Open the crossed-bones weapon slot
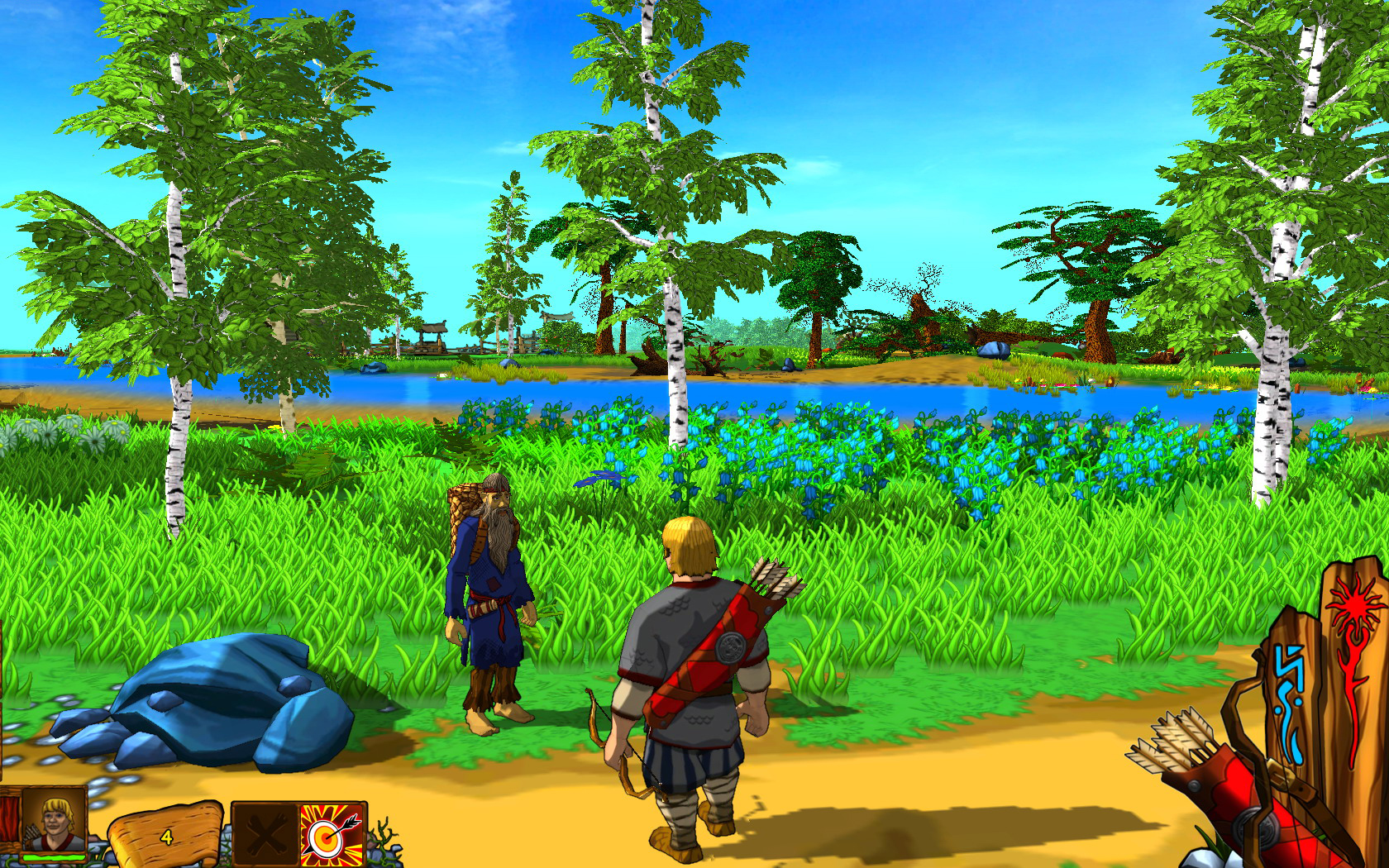 pyautogui.click(x=265, y=835)
